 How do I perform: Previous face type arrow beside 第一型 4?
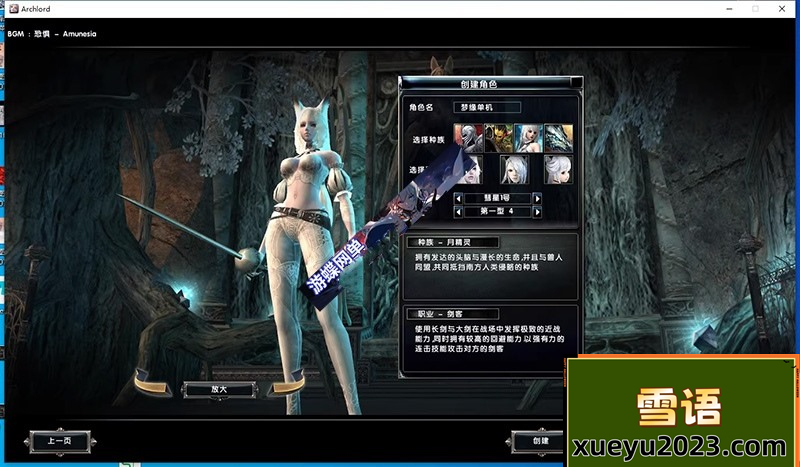pos(458,212)
